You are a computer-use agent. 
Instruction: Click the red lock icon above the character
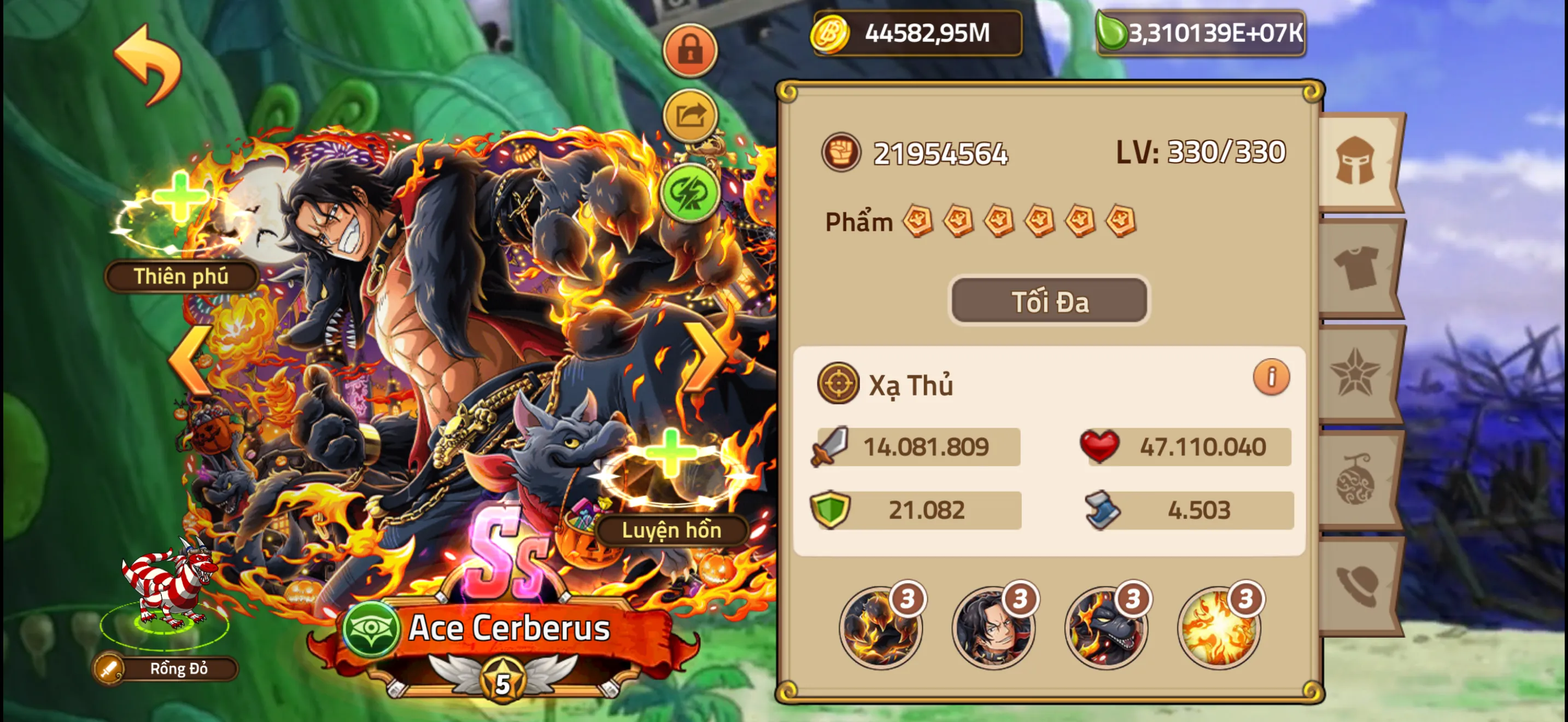(691, 50)
